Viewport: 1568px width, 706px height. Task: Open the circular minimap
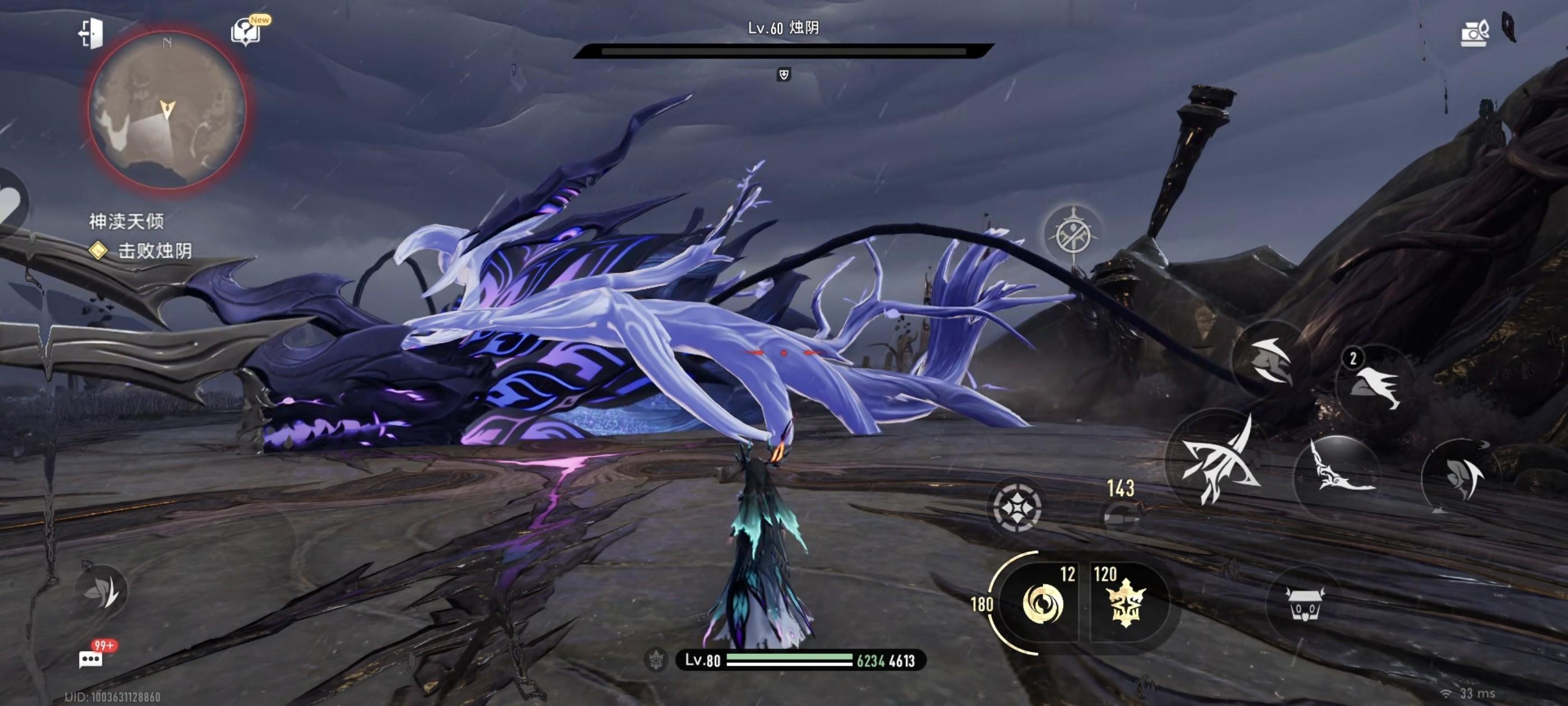[167, 110]
